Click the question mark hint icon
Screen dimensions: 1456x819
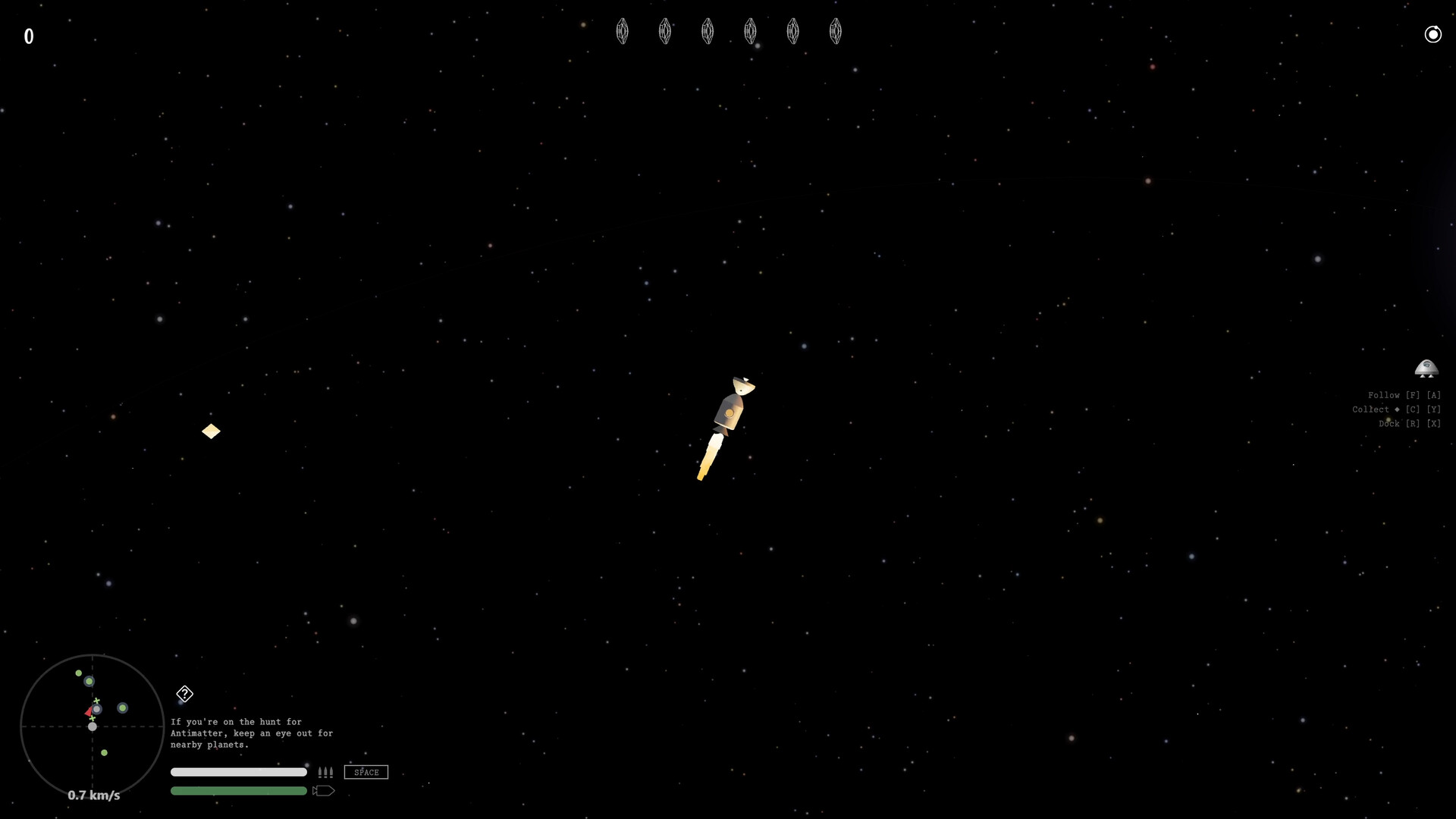click(x=184, y=694)
